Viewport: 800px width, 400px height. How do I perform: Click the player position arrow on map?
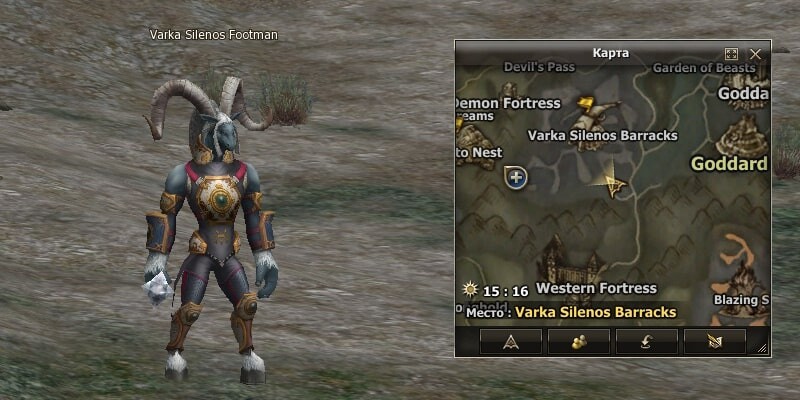[x=611, y=182]
